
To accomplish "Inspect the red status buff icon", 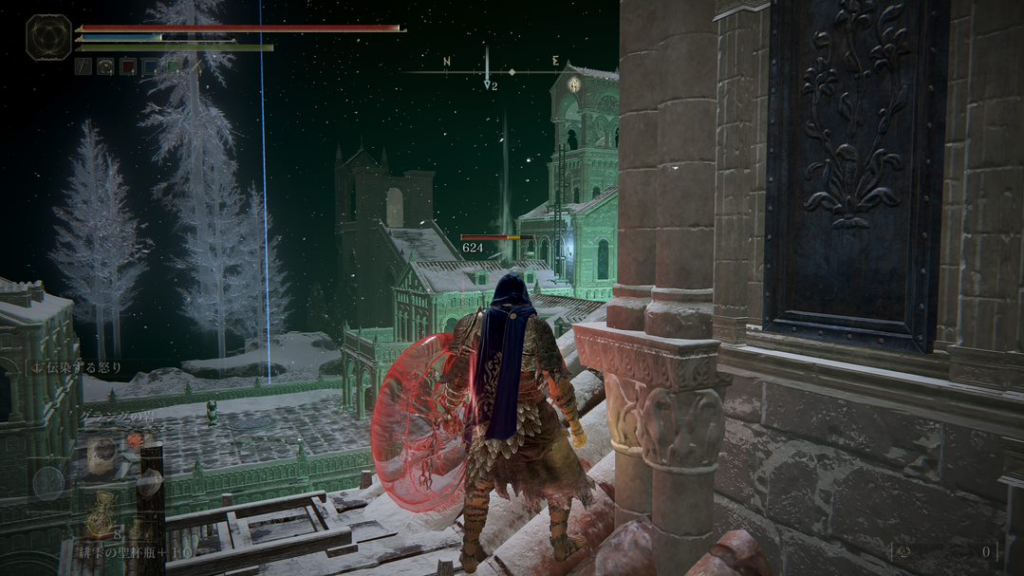I will point(128,67).
